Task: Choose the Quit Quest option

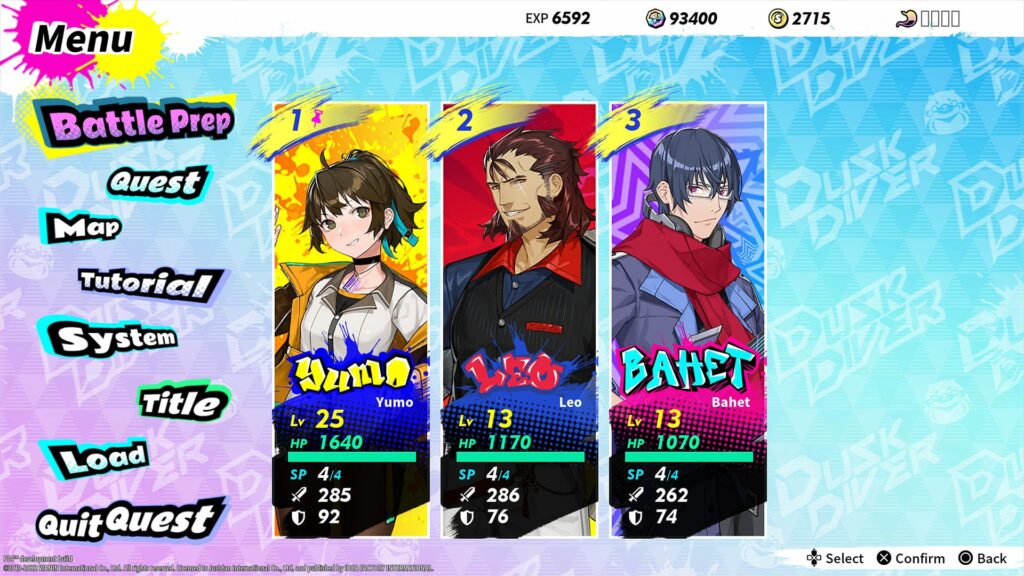Action: (126, 521)
